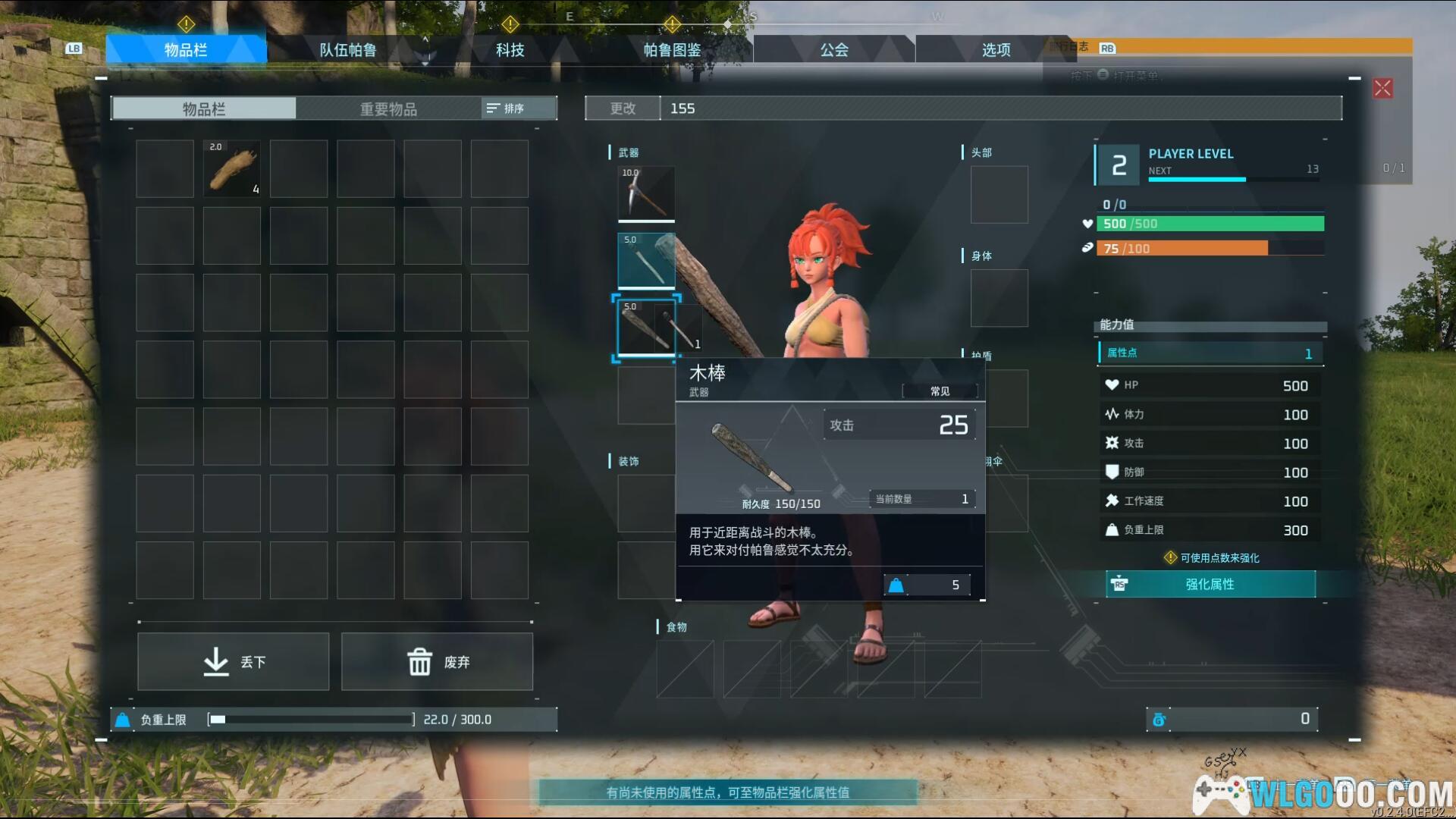Select the second weapon slot with club

click(x=646, y=261)
